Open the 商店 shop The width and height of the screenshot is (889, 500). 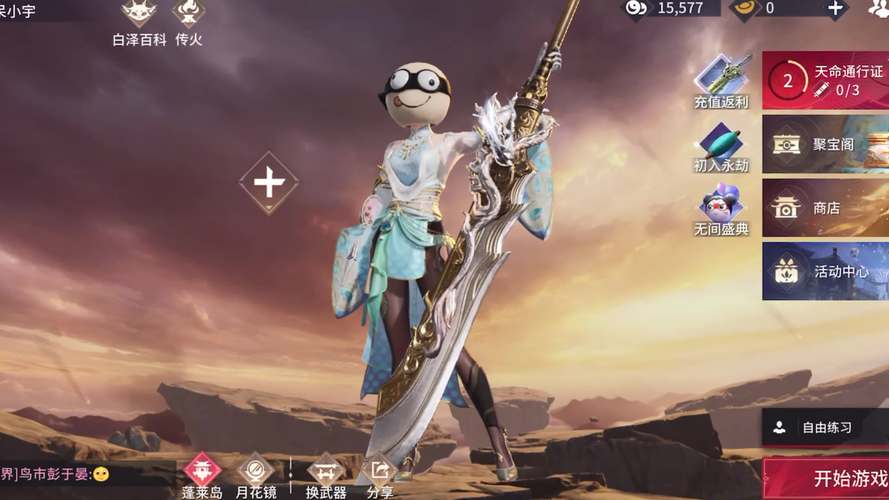(x=825, y=207)
